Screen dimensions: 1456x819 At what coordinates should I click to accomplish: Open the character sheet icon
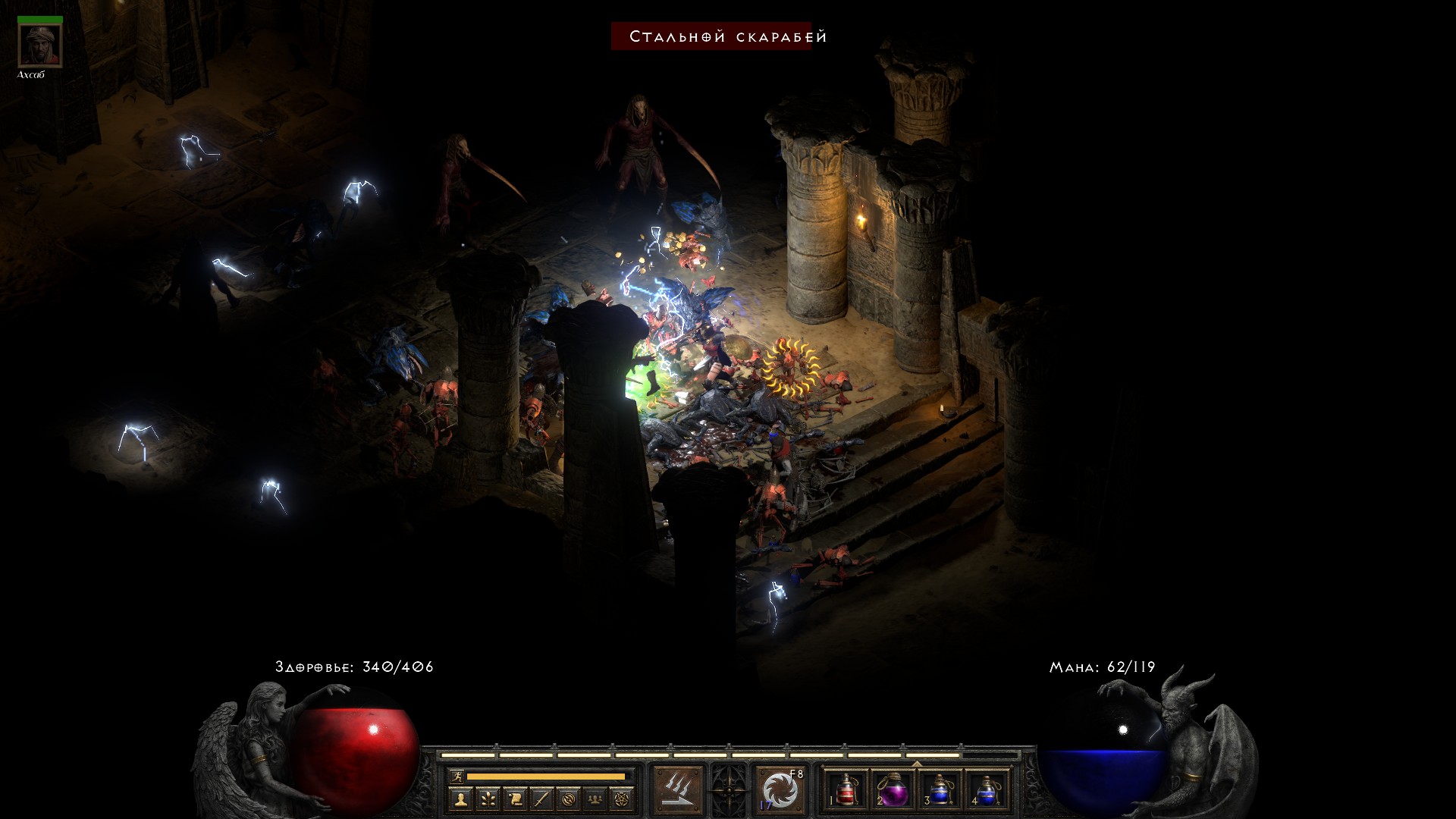tap(460, 799)
